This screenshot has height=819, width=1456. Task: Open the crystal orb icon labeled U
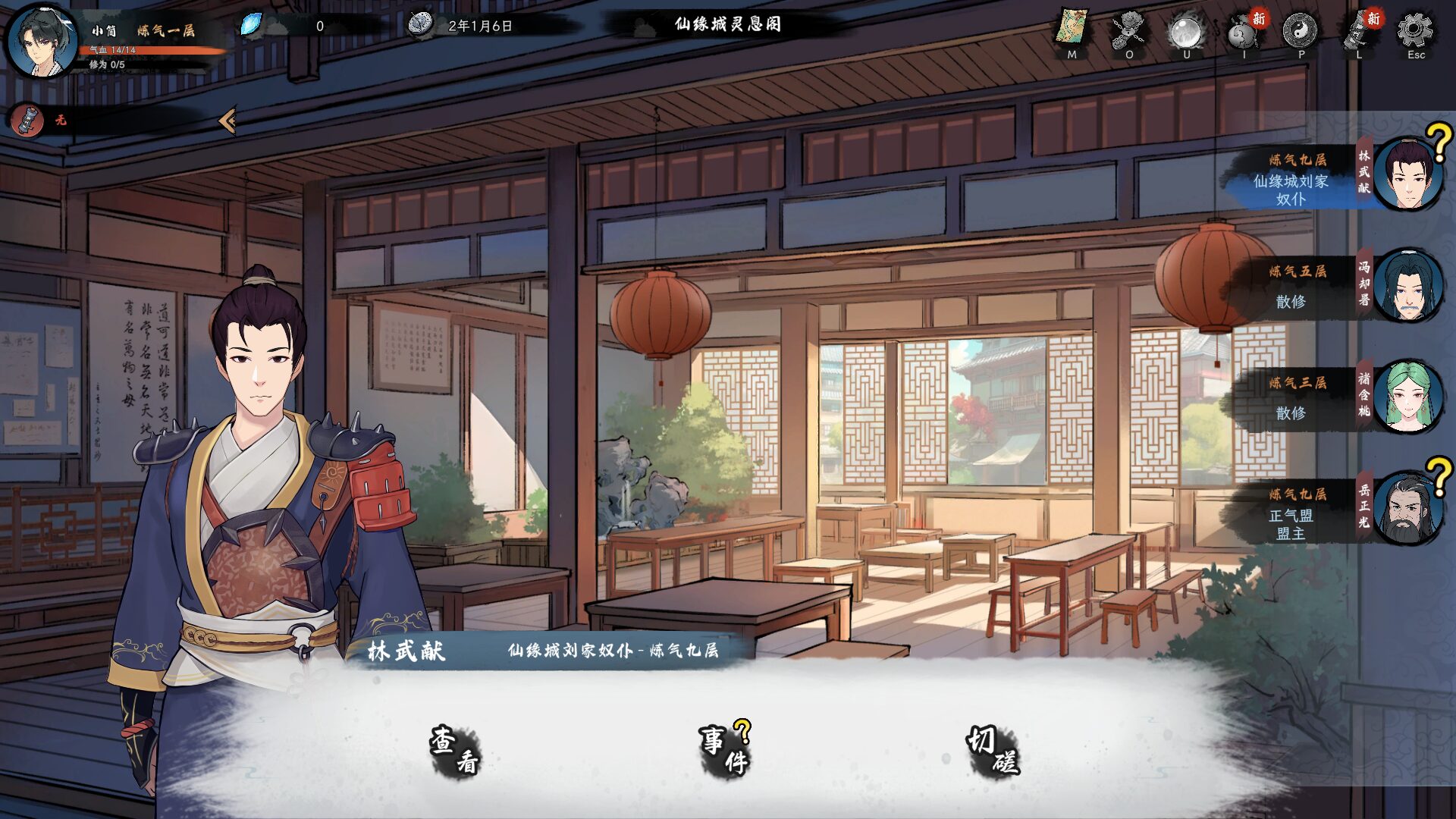pos(1187,31)
